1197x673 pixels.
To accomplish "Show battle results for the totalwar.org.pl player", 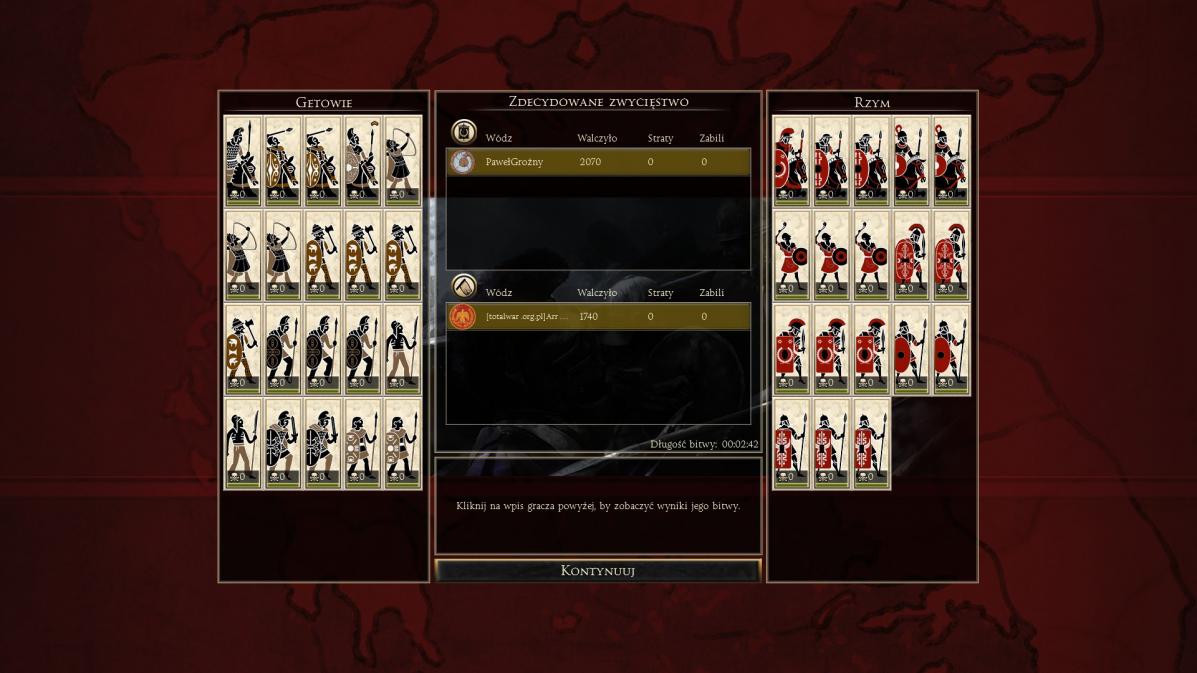I will pyautogui.click(x=598, y=316).
